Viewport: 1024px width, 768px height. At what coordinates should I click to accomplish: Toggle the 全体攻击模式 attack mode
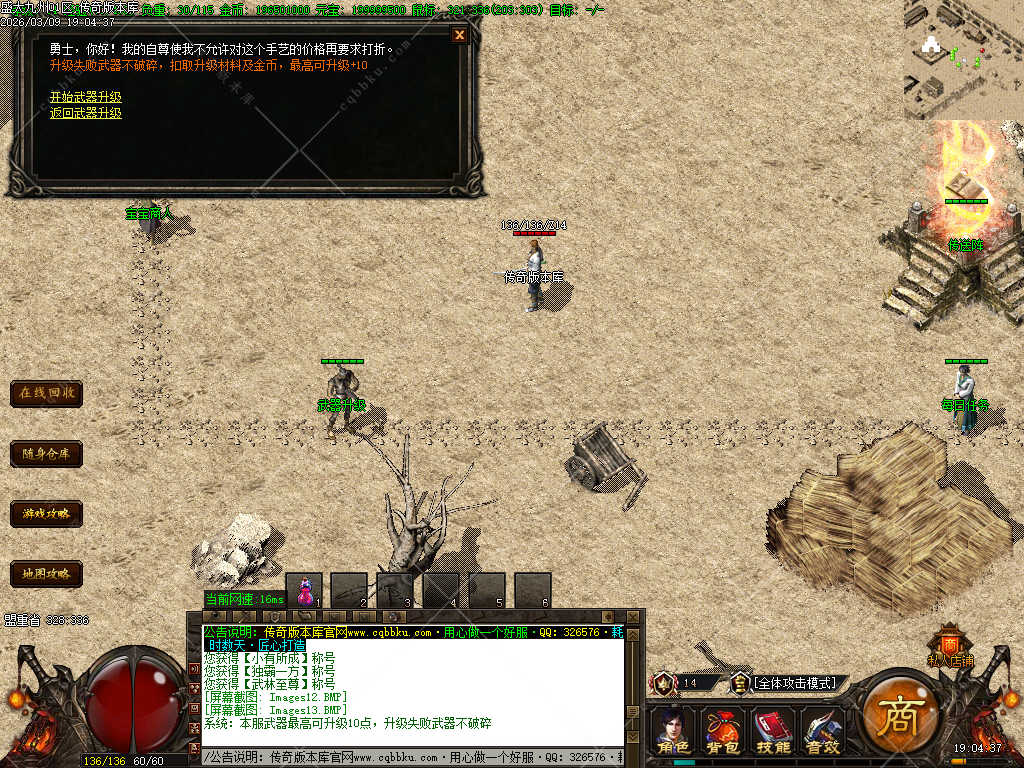tap(795, 683)
